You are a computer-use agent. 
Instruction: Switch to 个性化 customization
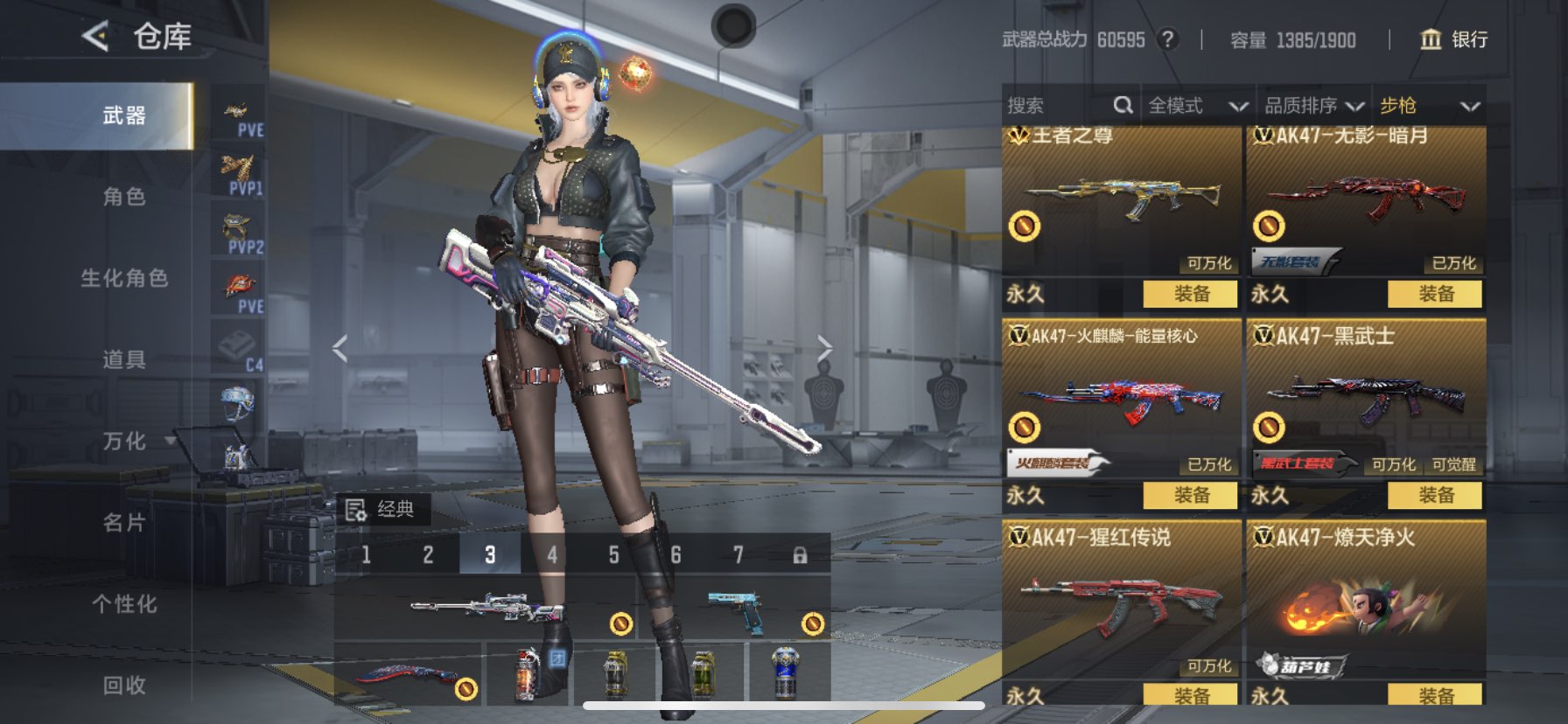tap(124, 603)
